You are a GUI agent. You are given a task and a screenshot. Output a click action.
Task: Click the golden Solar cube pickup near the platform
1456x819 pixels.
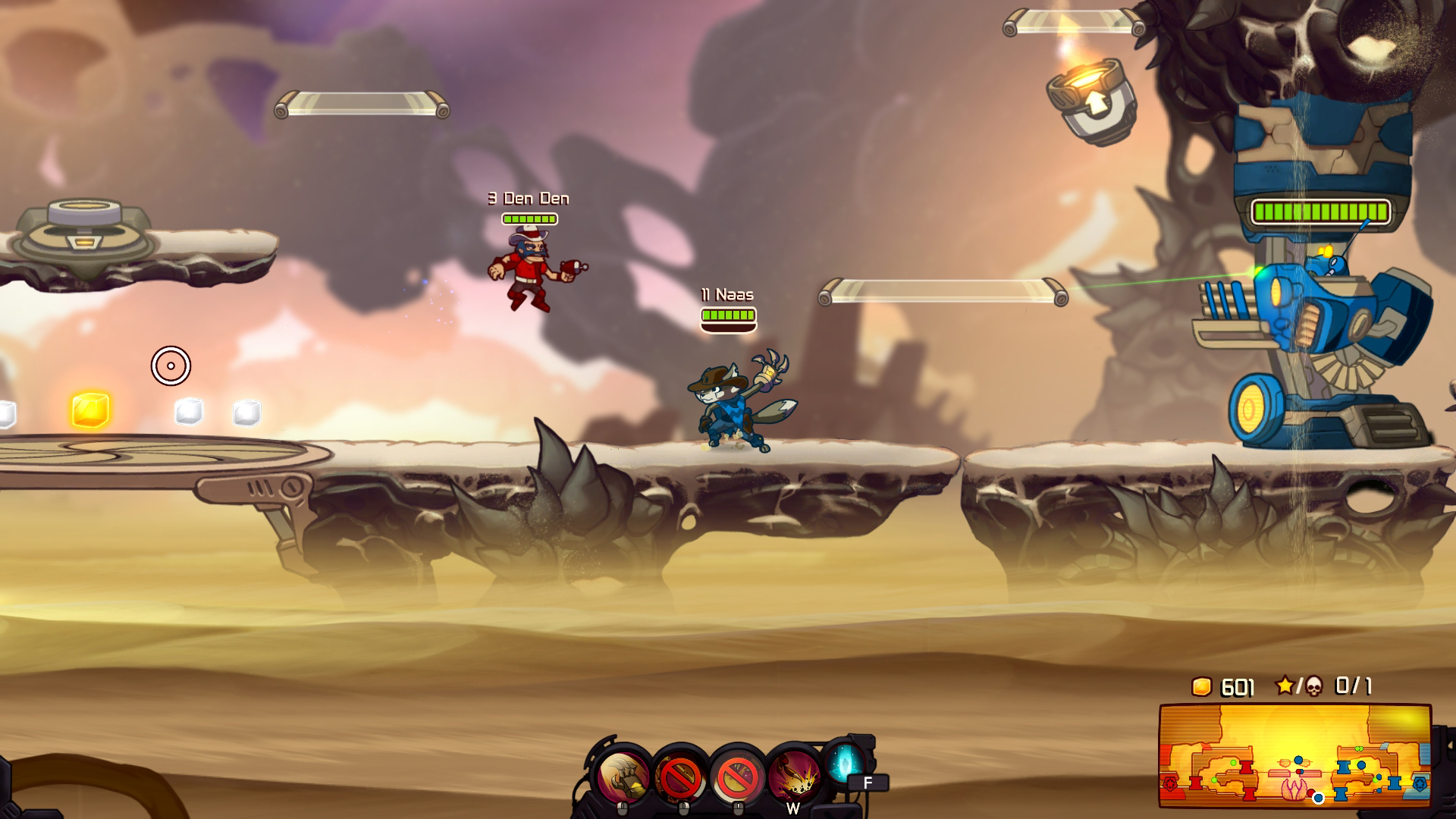(x=91, y=409)
